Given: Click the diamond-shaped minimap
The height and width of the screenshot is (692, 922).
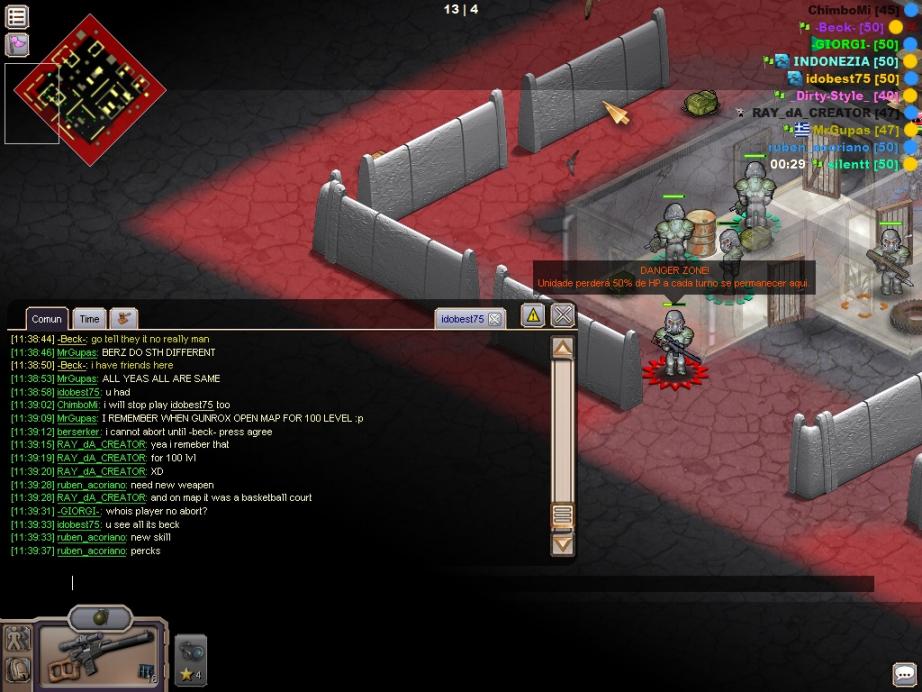Looking at the screenshot, I should pyautogui.click(x=89, y=92).
